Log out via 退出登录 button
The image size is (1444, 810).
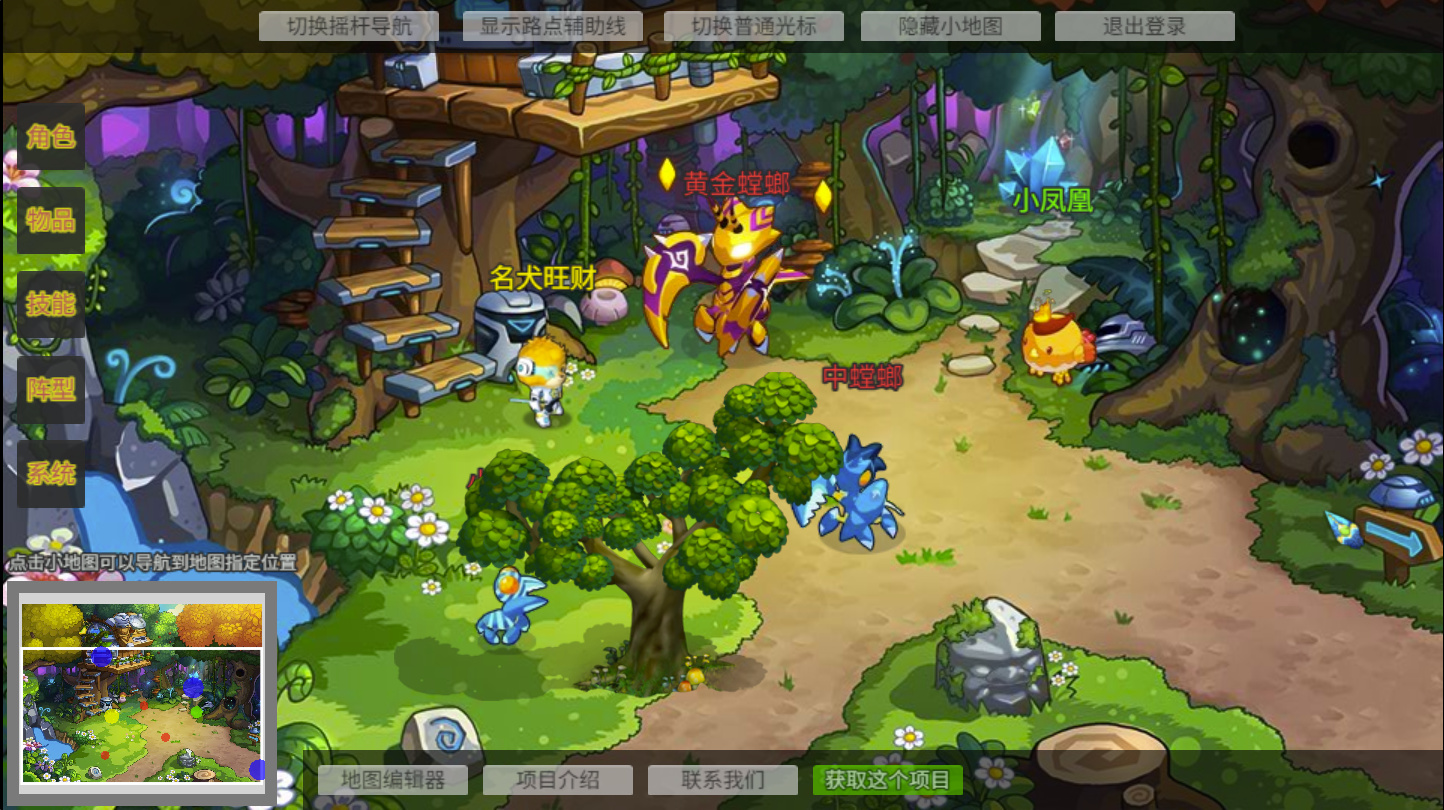coord(1144,26)
